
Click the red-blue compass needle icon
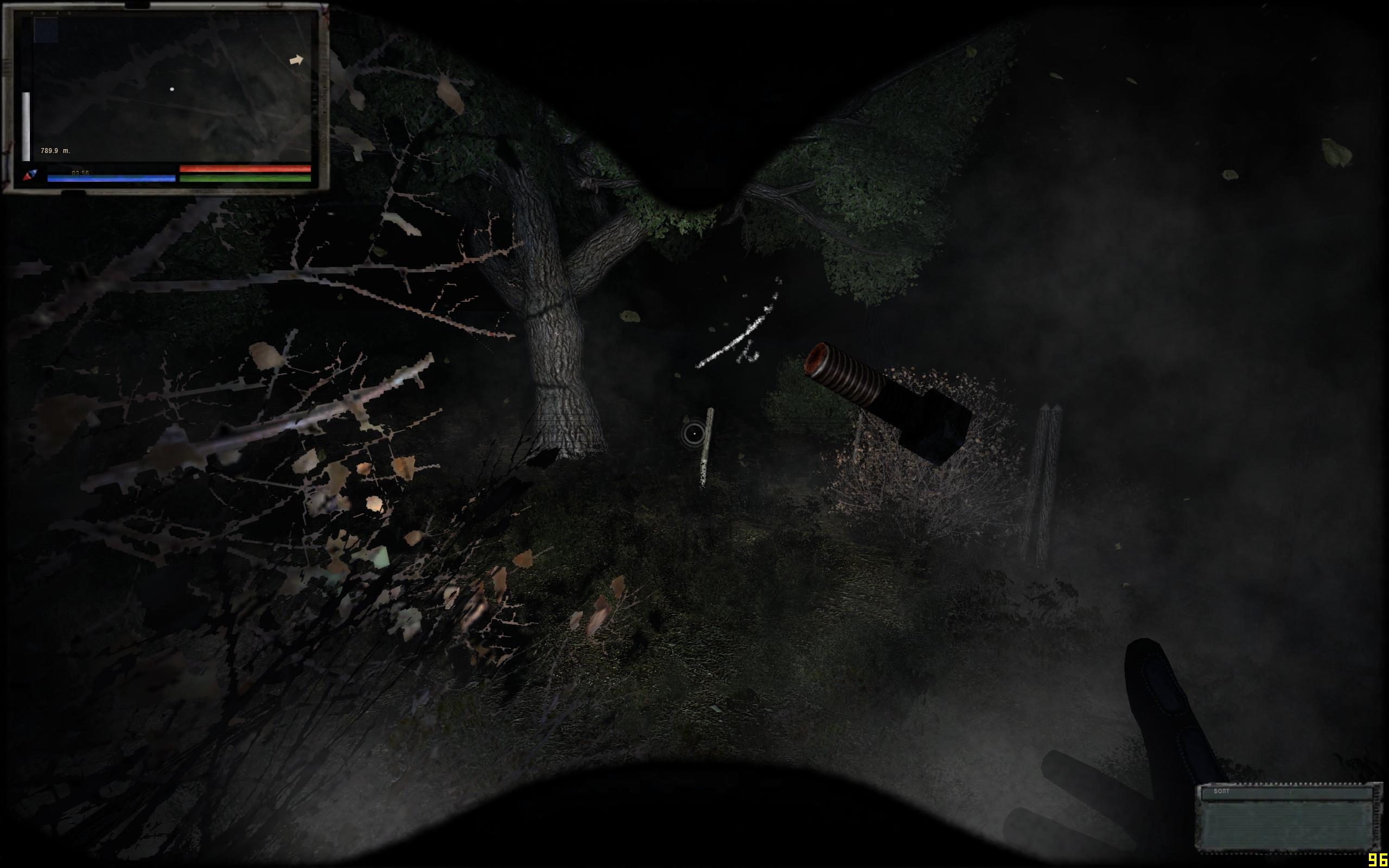pos(30,175)
